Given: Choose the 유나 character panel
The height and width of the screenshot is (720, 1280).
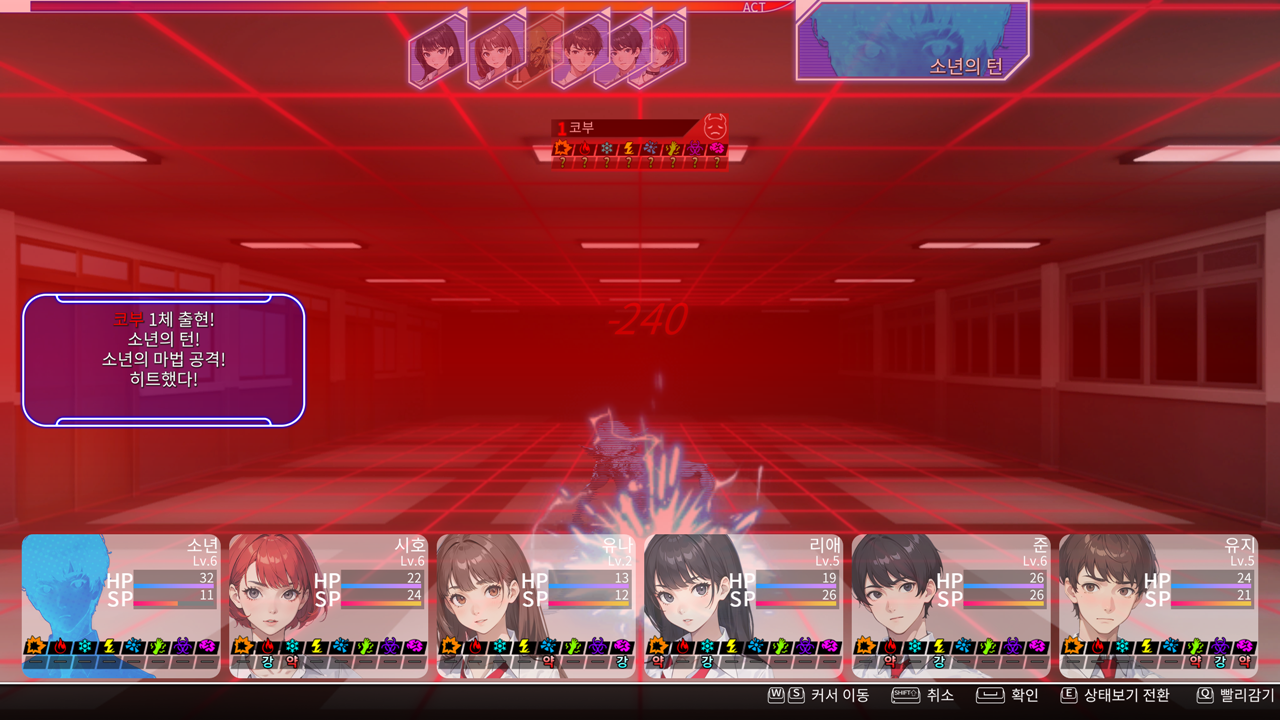Looking at the screenshot, I should [536, 606].
